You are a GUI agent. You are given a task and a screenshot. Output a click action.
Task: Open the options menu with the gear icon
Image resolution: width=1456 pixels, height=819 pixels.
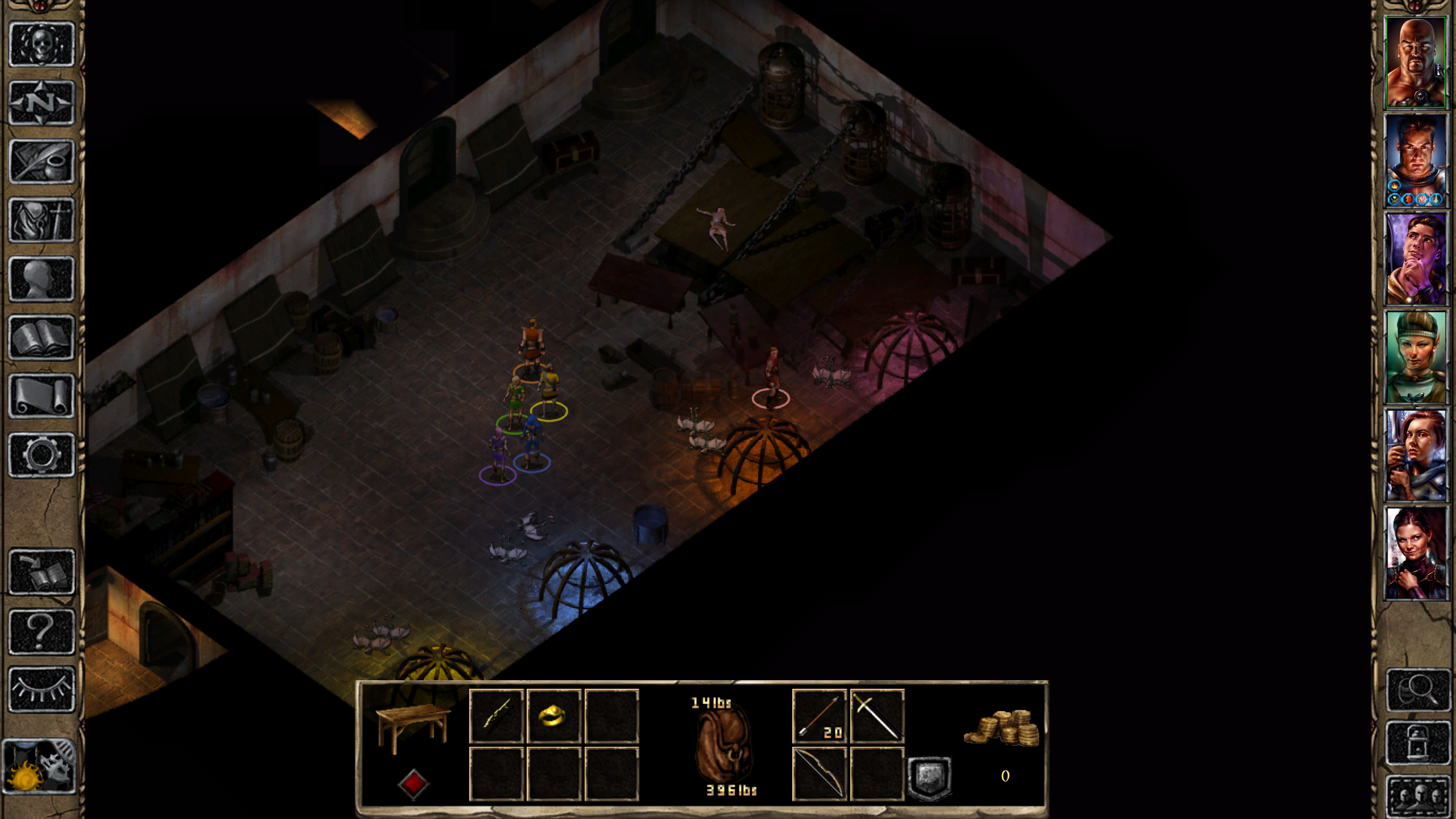[42, 454]
